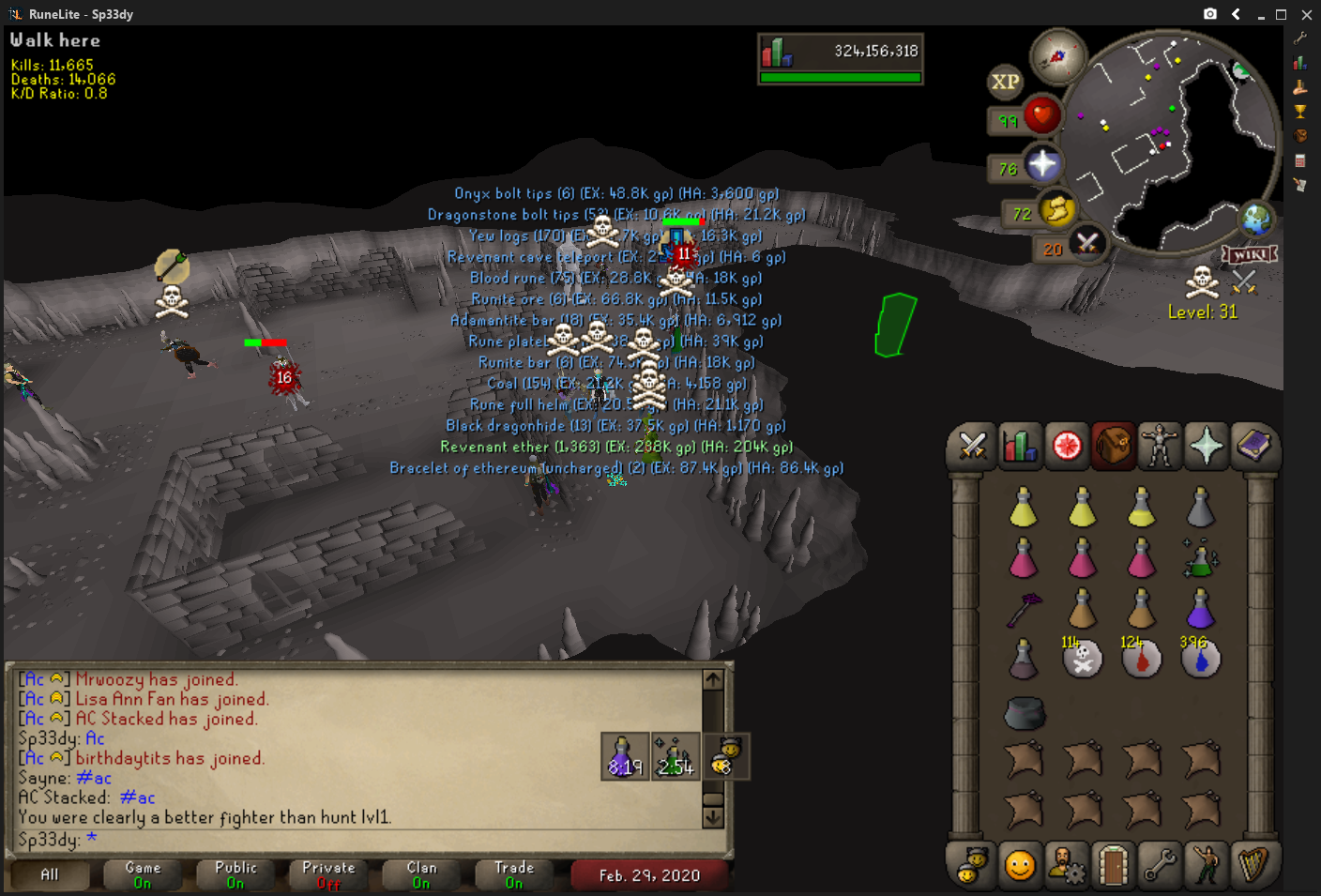Toggle run energy orb
The height and width of the screenshot is (896, 1321).
coord(1057,209)
